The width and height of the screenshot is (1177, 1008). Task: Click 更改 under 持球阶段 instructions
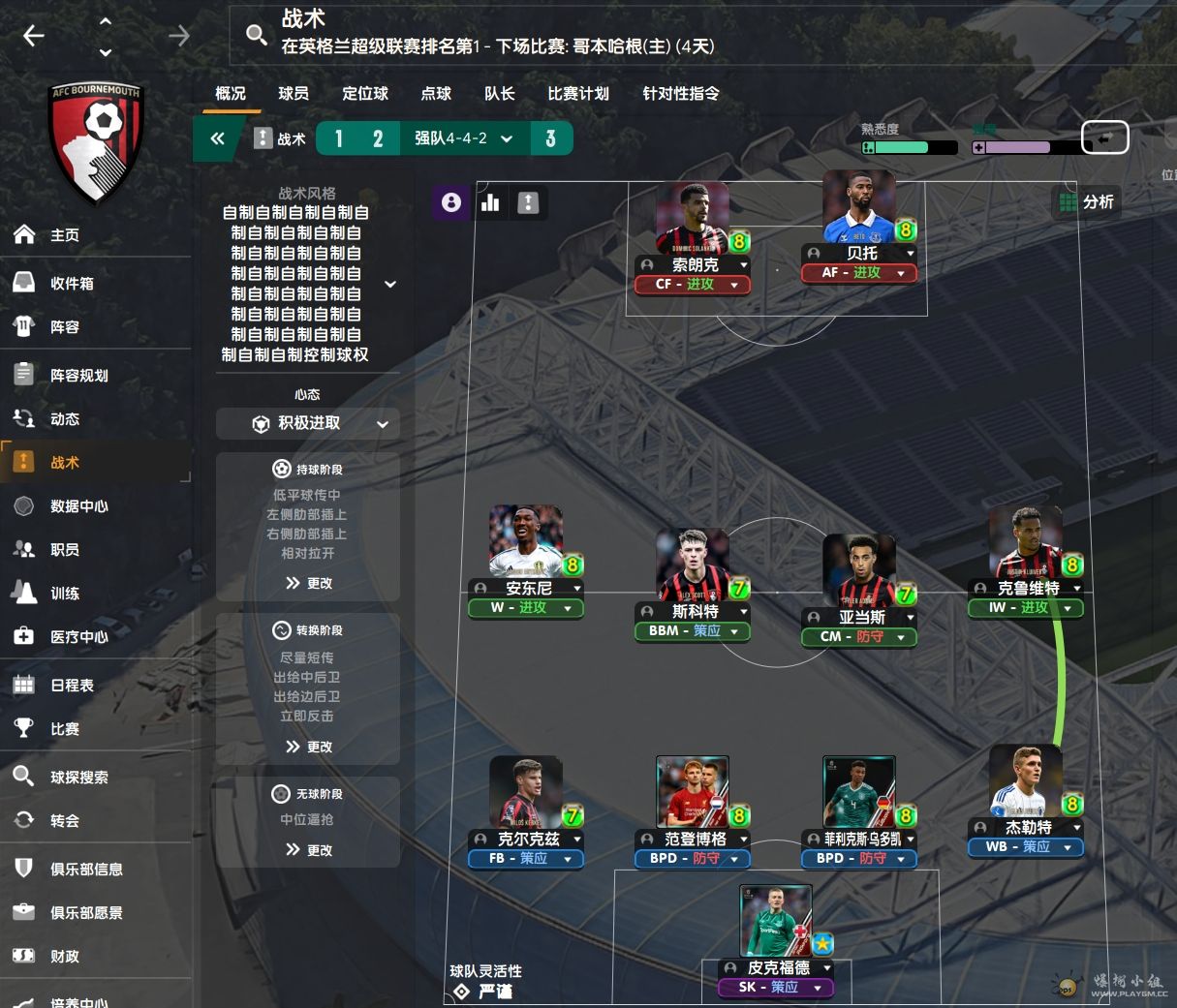pyautogui.click(x=309, y=583)
